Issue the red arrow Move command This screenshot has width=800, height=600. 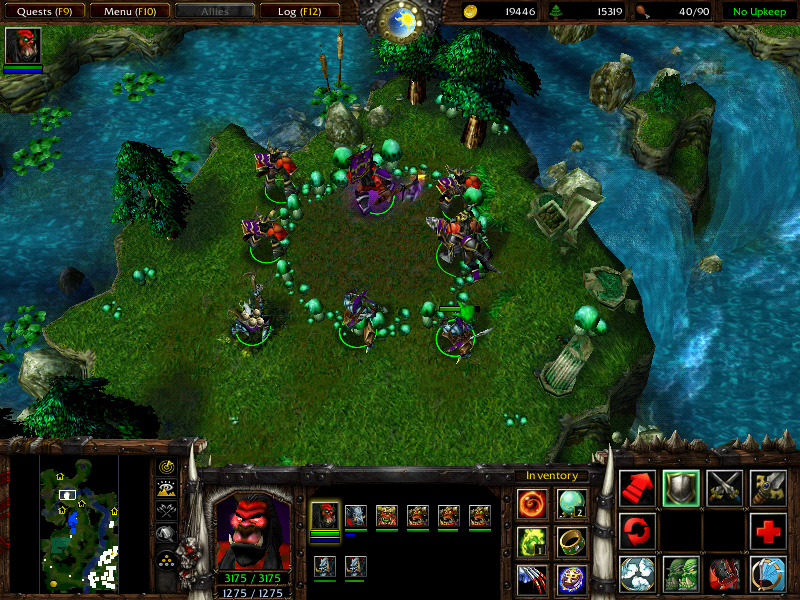(637, 487)
